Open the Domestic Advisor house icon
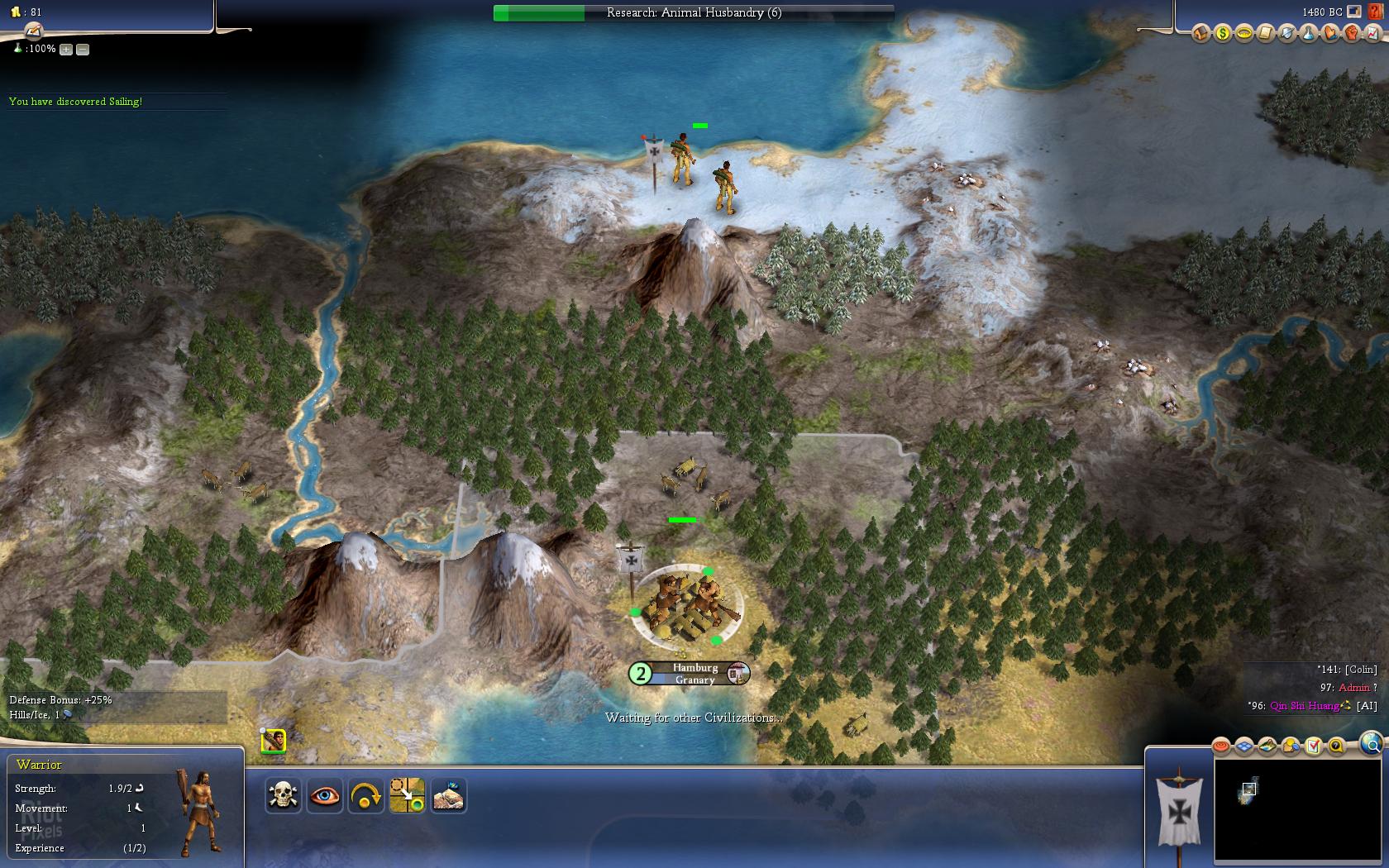The image size is (1389, 868). 1200,34
